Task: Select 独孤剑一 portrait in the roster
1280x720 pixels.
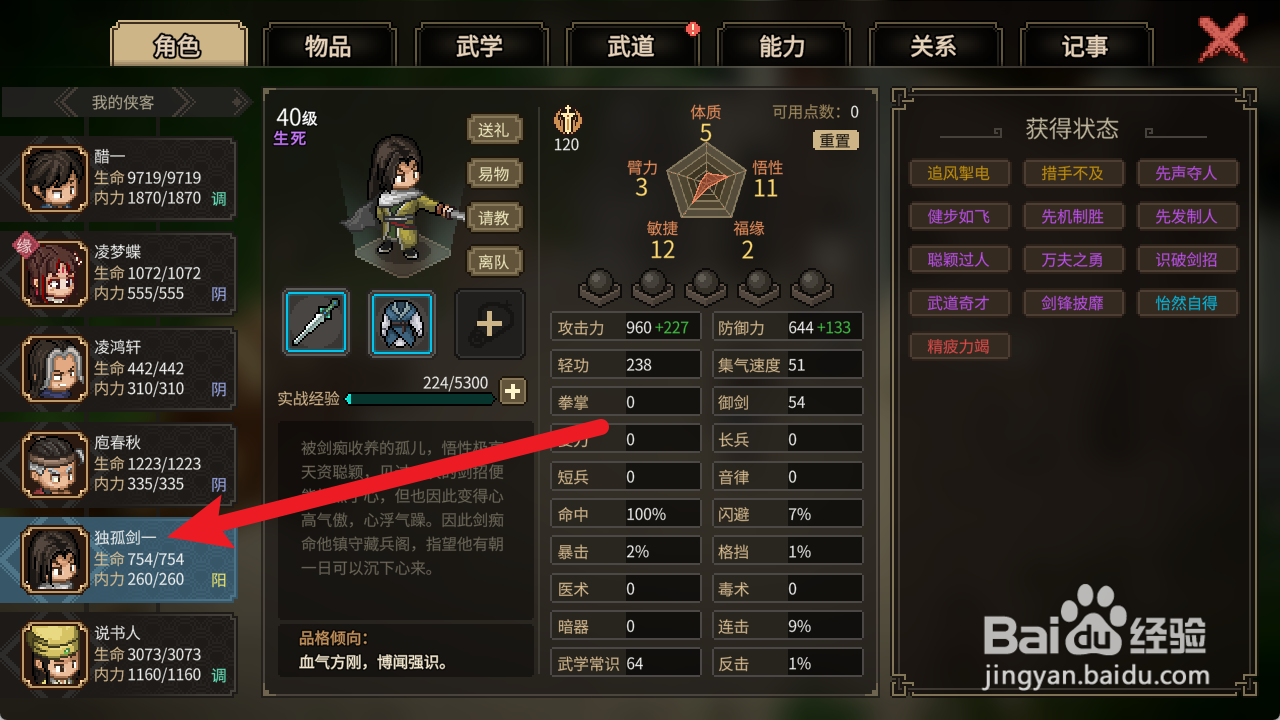Action: 55,559
